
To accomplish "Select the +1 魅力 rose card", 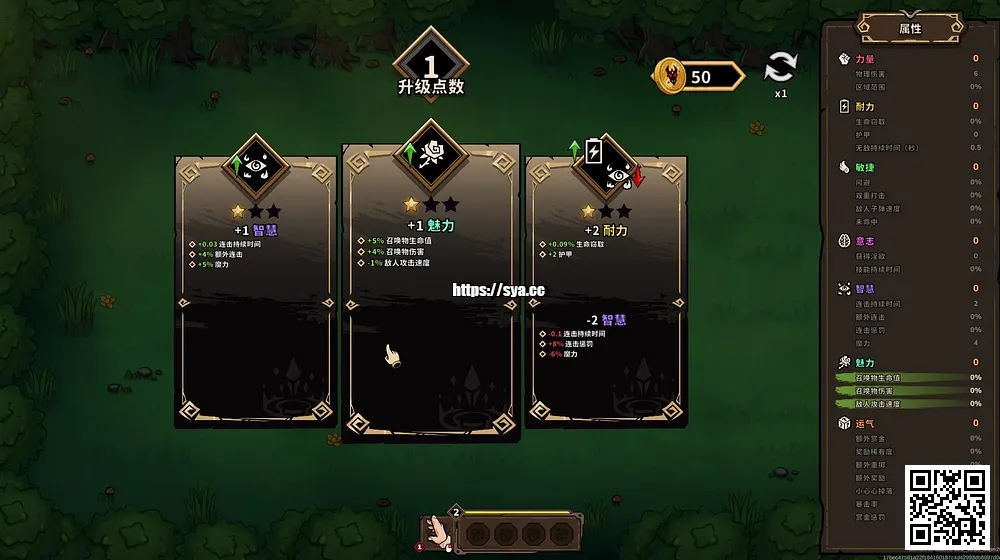I will (431, 290).
